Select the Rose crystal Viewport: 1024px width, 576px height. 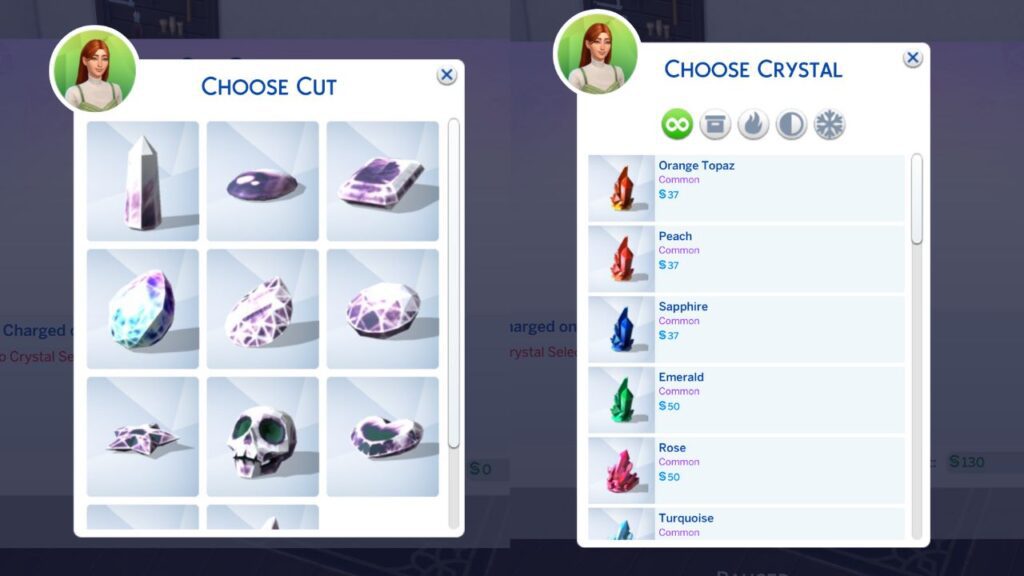[x=746, y=470]
